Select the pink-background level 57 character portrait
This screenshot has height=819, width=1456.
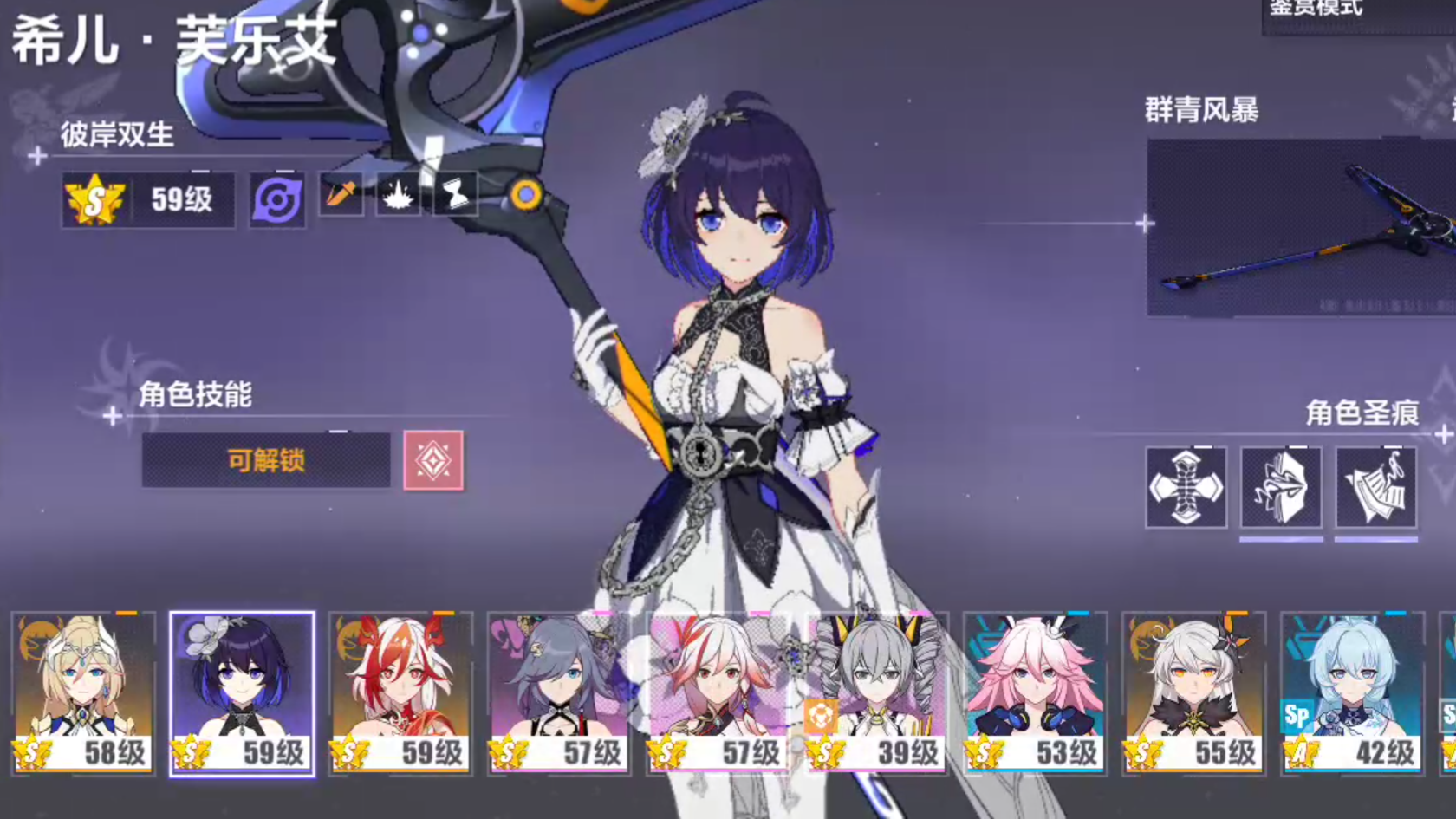pyautogui.click(x=718, y=693)
